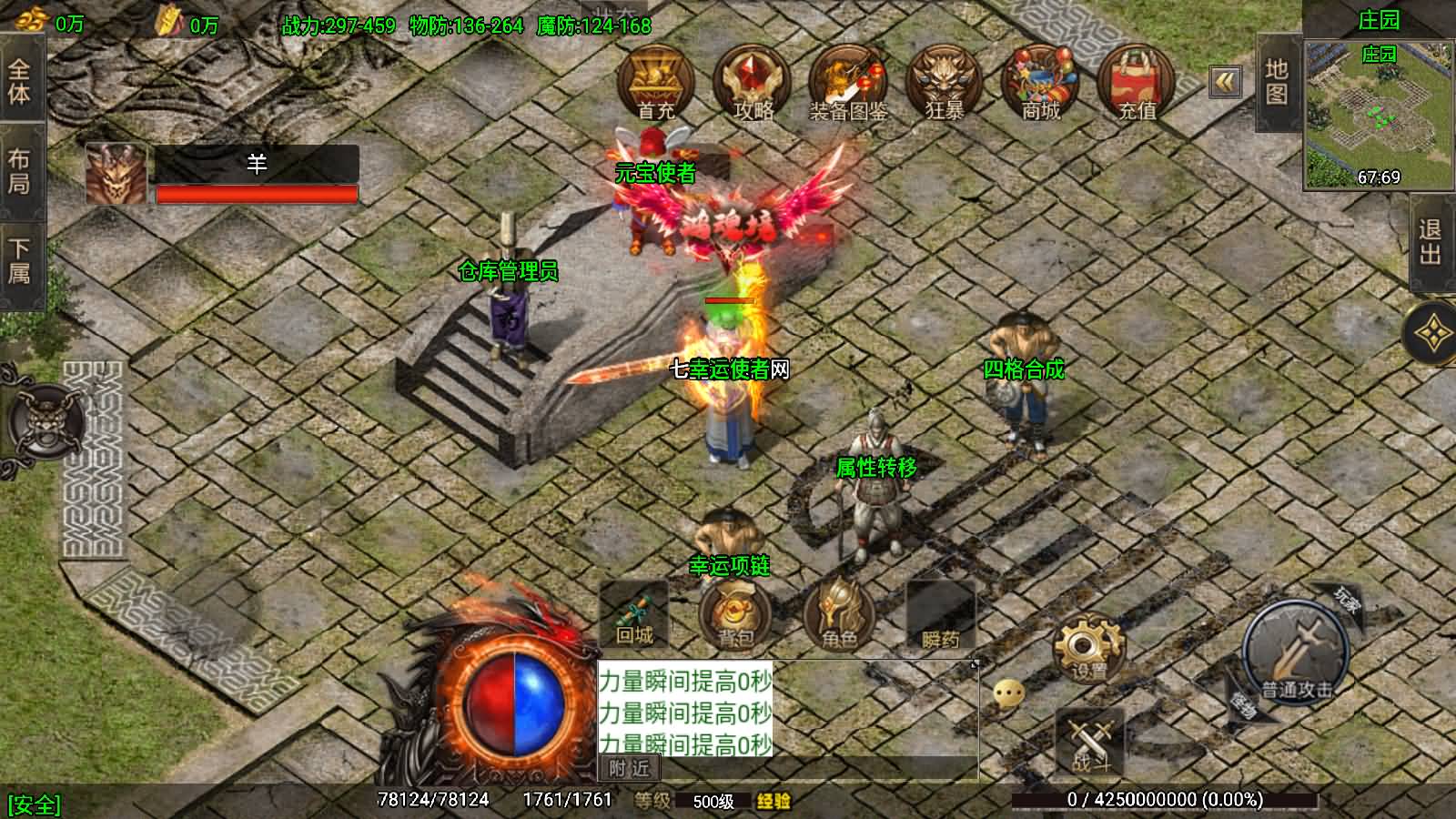Open the 首充 first-recharge chest icon
The height and width of the screenshot is (819, 1456).
tap(656, 83)
